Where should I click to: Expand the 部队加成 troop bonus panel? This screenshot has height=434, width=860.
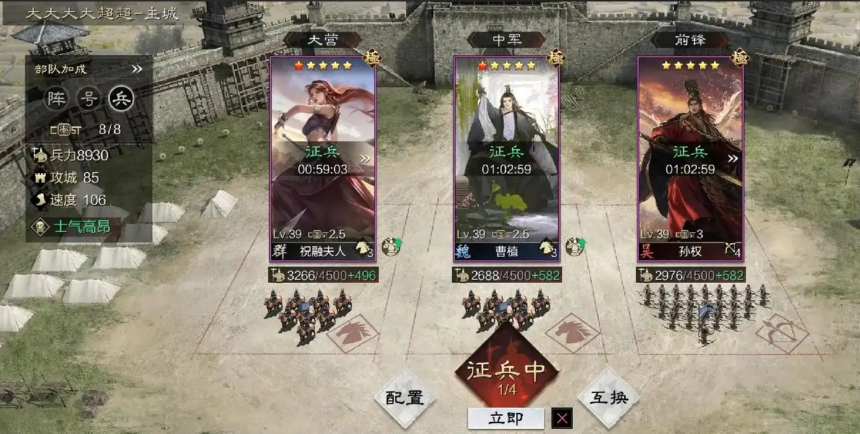click(x=137, y=69)
